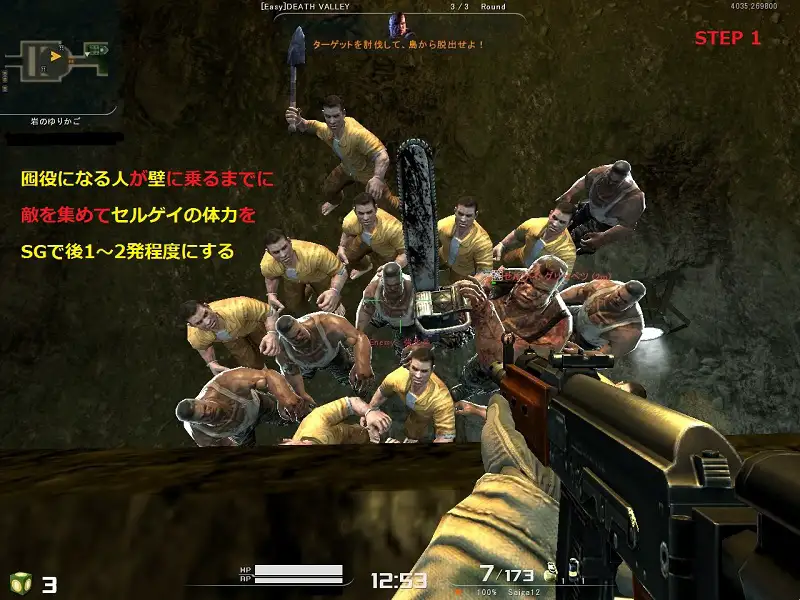
Task: Select the target character portrait icon
Action: tap(400, 26)
